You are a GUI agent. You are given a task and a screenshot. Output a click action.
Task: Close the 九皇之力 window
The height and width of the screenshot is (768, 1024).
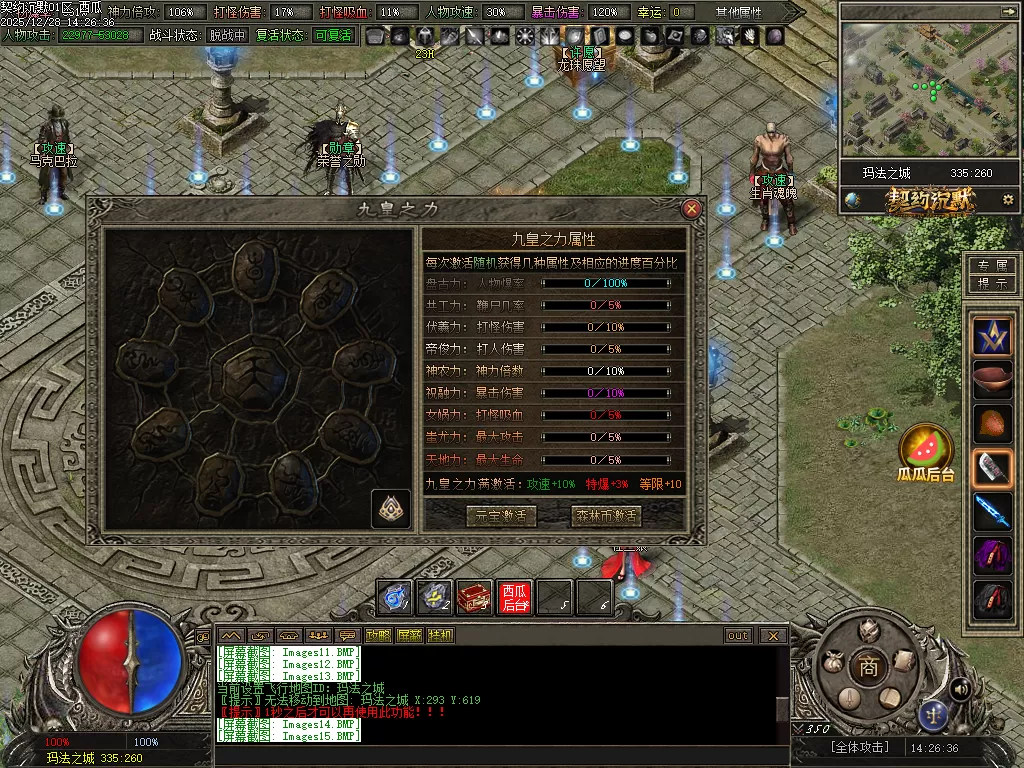point(691,209)
